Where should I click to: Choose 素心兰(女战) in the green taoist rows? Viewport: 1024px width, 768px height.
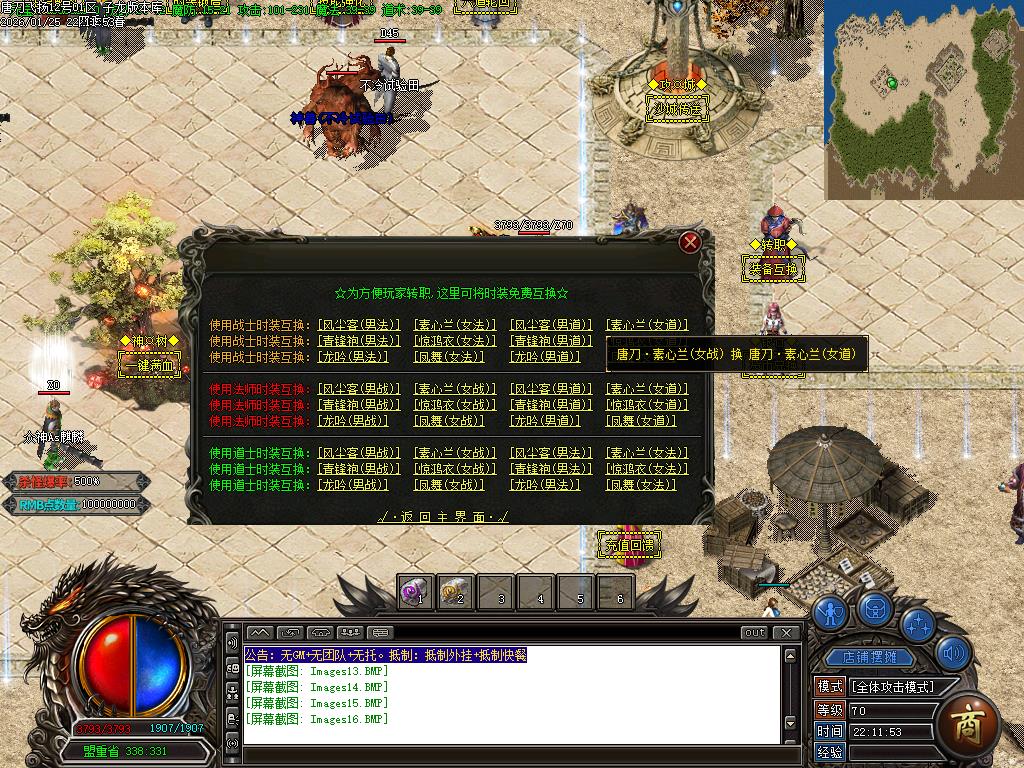[x=455, y=453]
